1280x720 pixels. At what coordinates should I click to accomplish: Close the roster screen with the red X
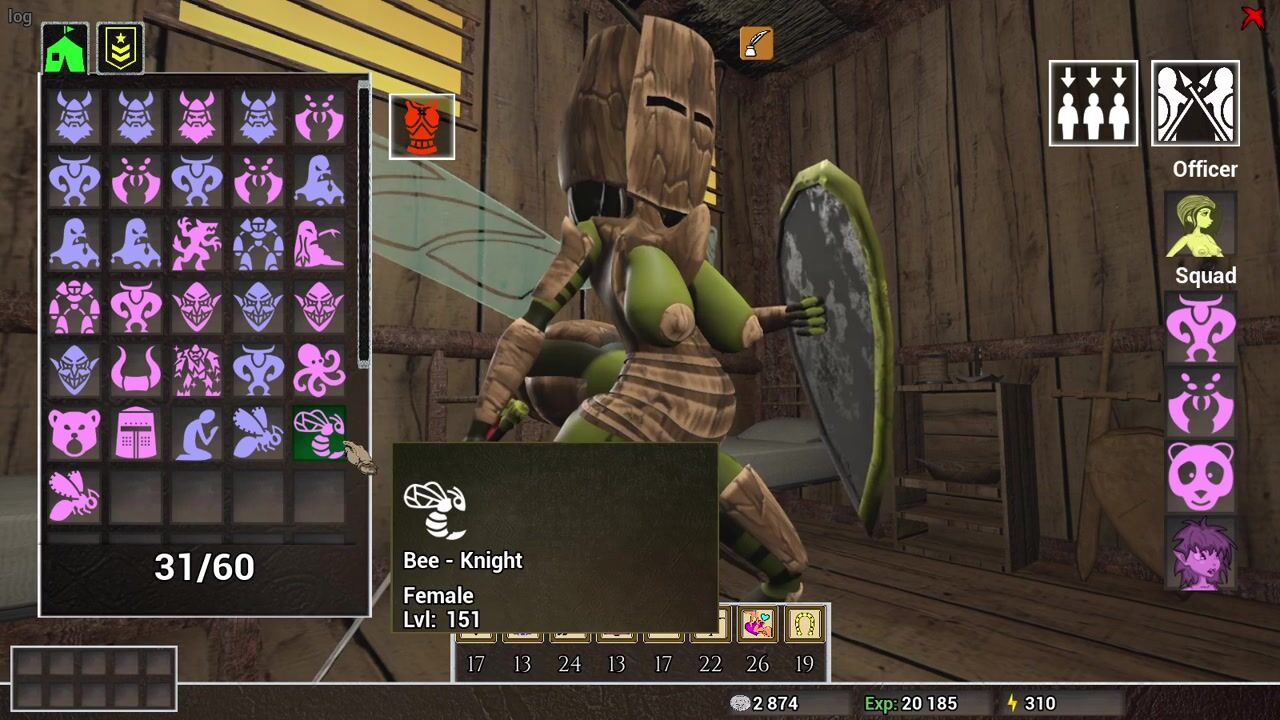point(1252,18)
